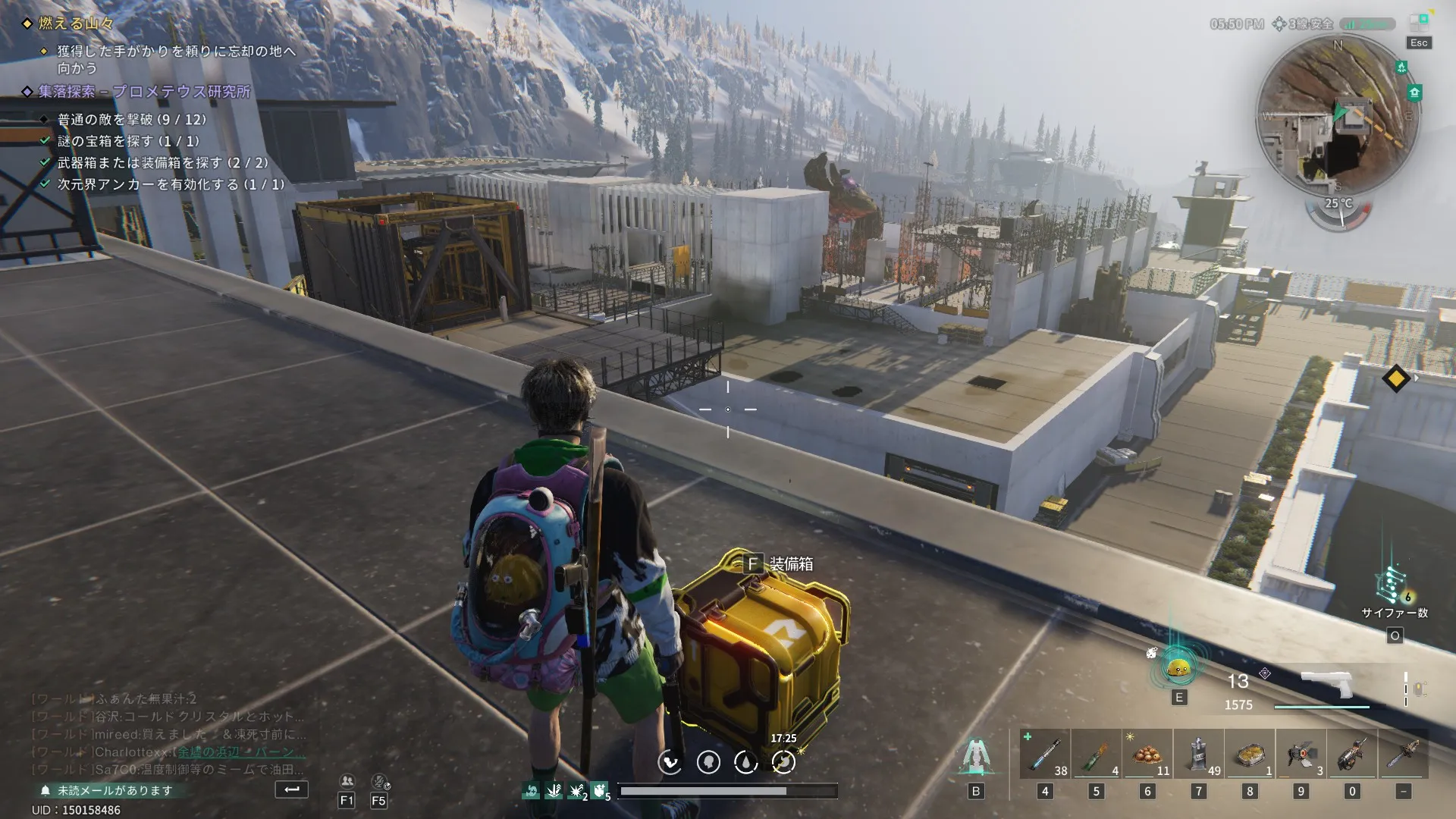
Task: Open the circular minimap
Action: (1337, 115)
